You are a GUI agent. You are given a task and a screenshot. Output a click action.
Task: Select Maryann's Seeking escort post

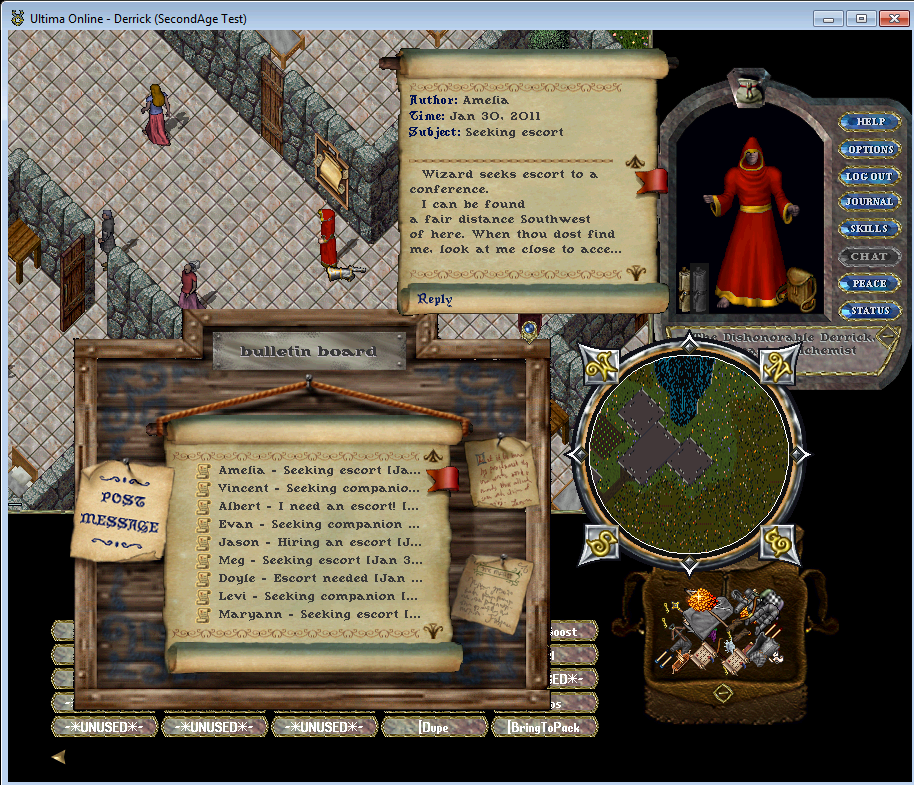click(x=318, y=614)
